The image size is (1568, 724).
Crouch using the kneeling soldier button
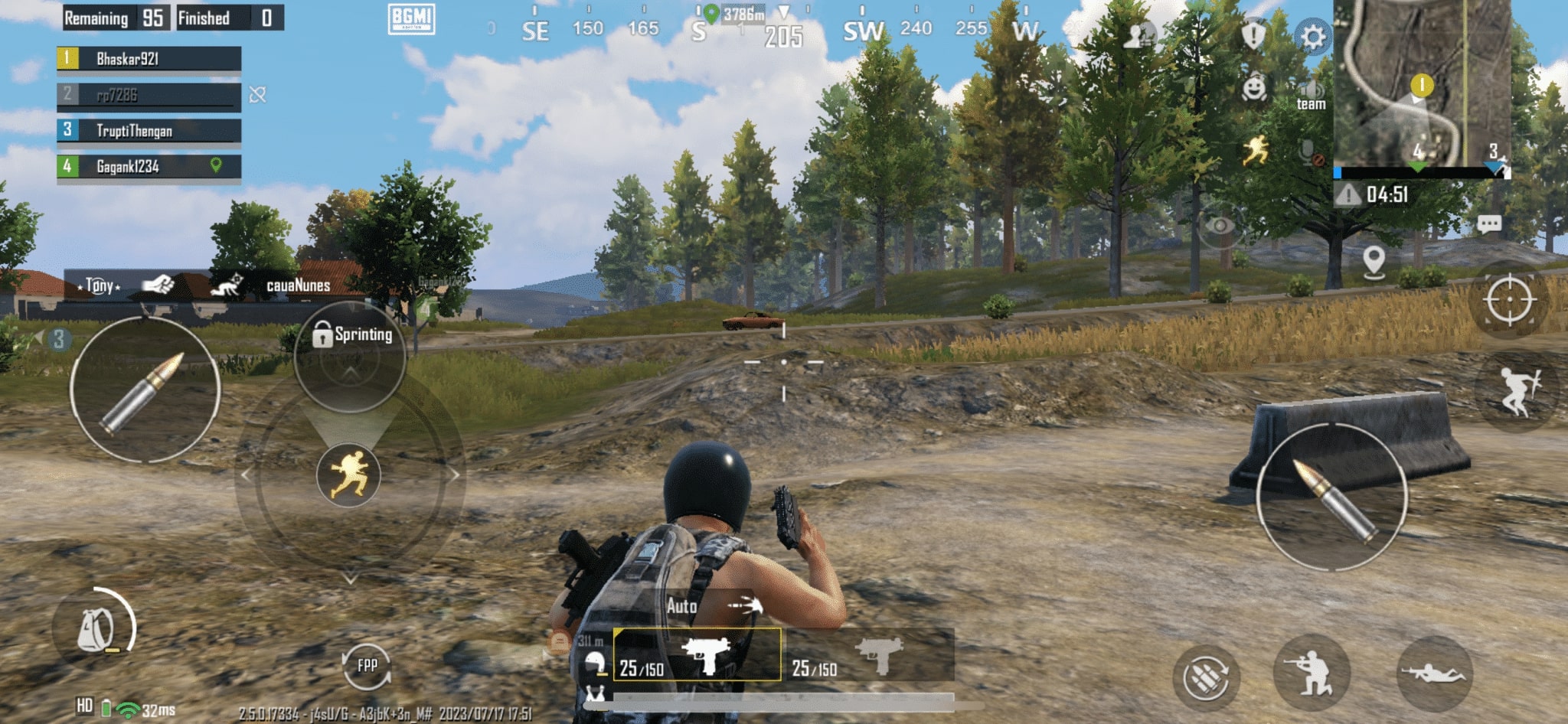click(1312, 673)
